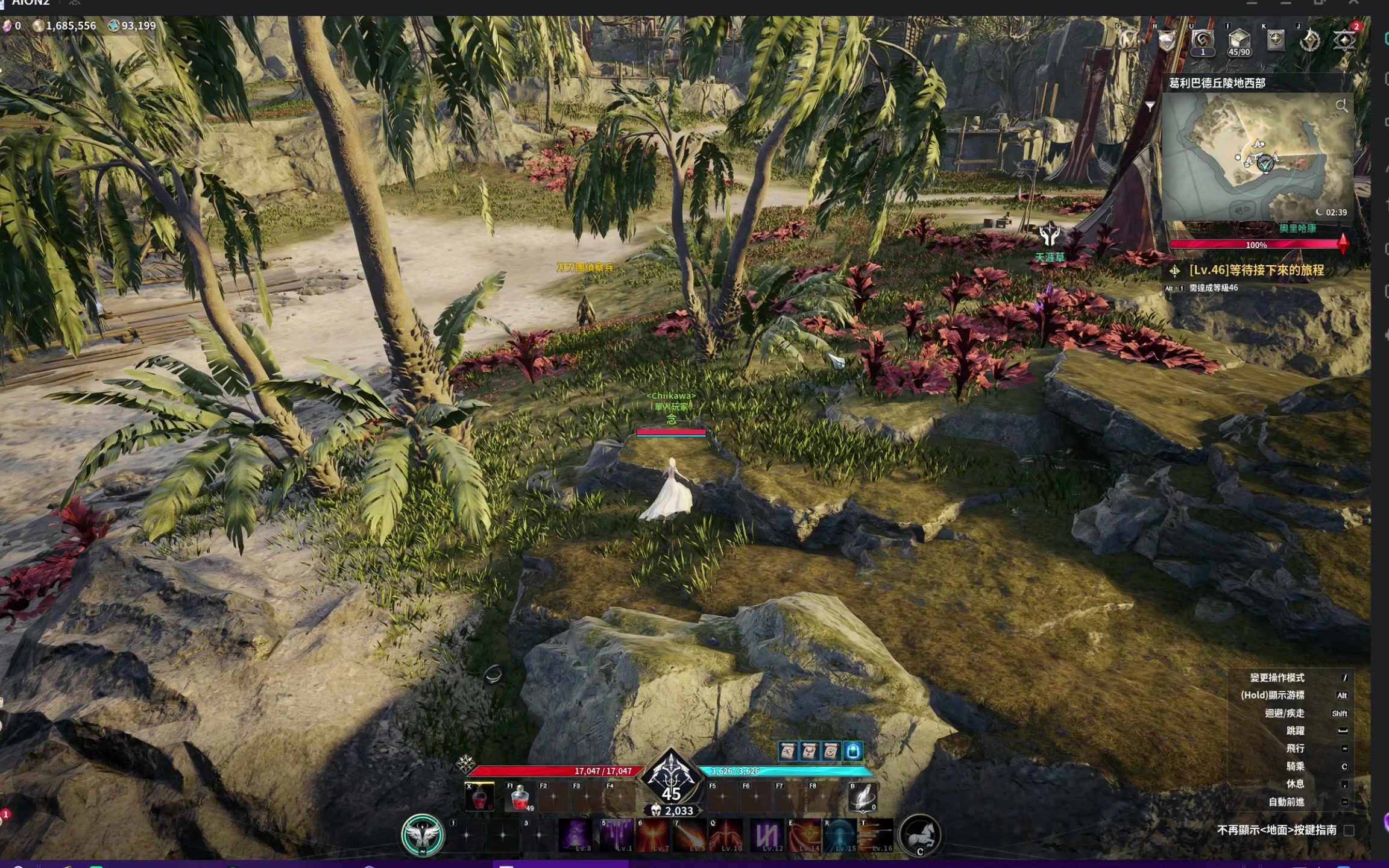1389x868 pixels.
Task: Cast the fiery comet skill marked Lv.5
Action: pos(690,835)
